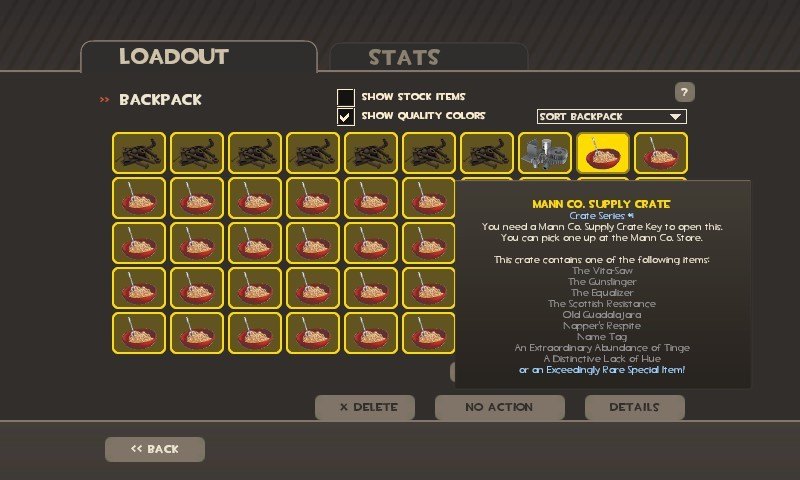Open the Sort Backpack dropdown
This screenshot has width=800, height=480.
click(x=611, y=116)
